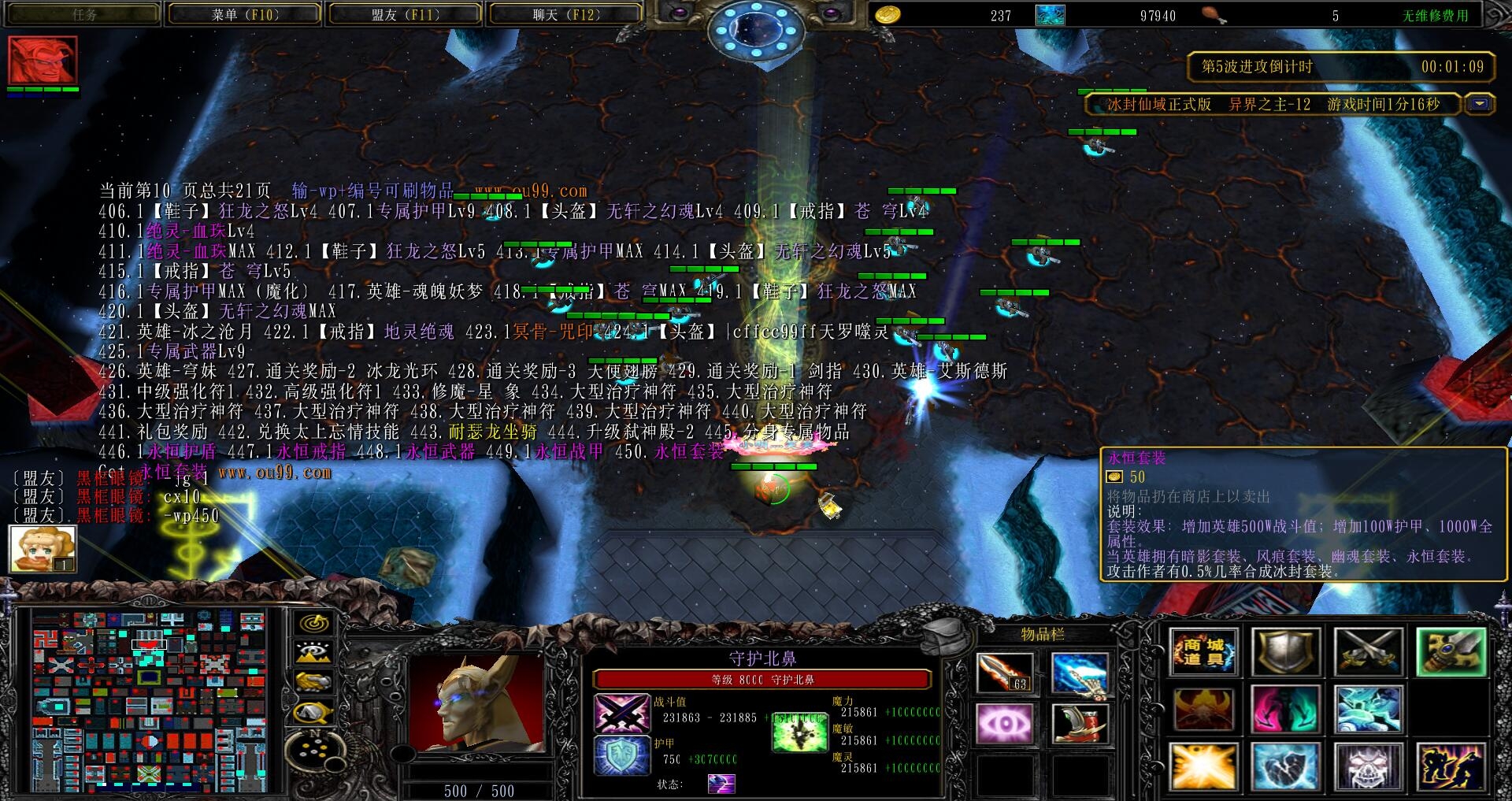Toggle the formation movement button

[313, 751]
